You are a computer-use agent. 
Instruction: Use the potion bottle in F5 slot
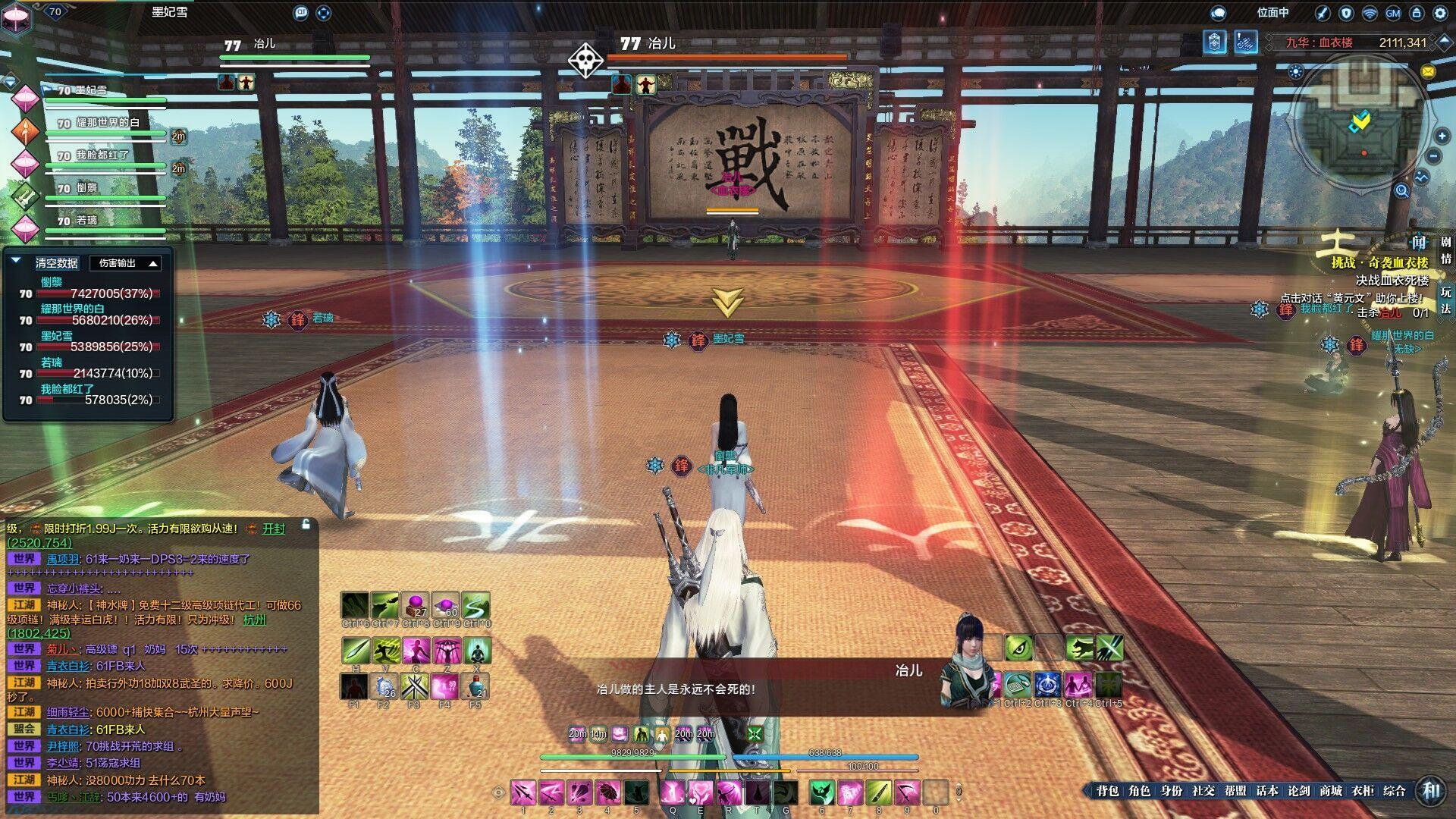point(475,686)
